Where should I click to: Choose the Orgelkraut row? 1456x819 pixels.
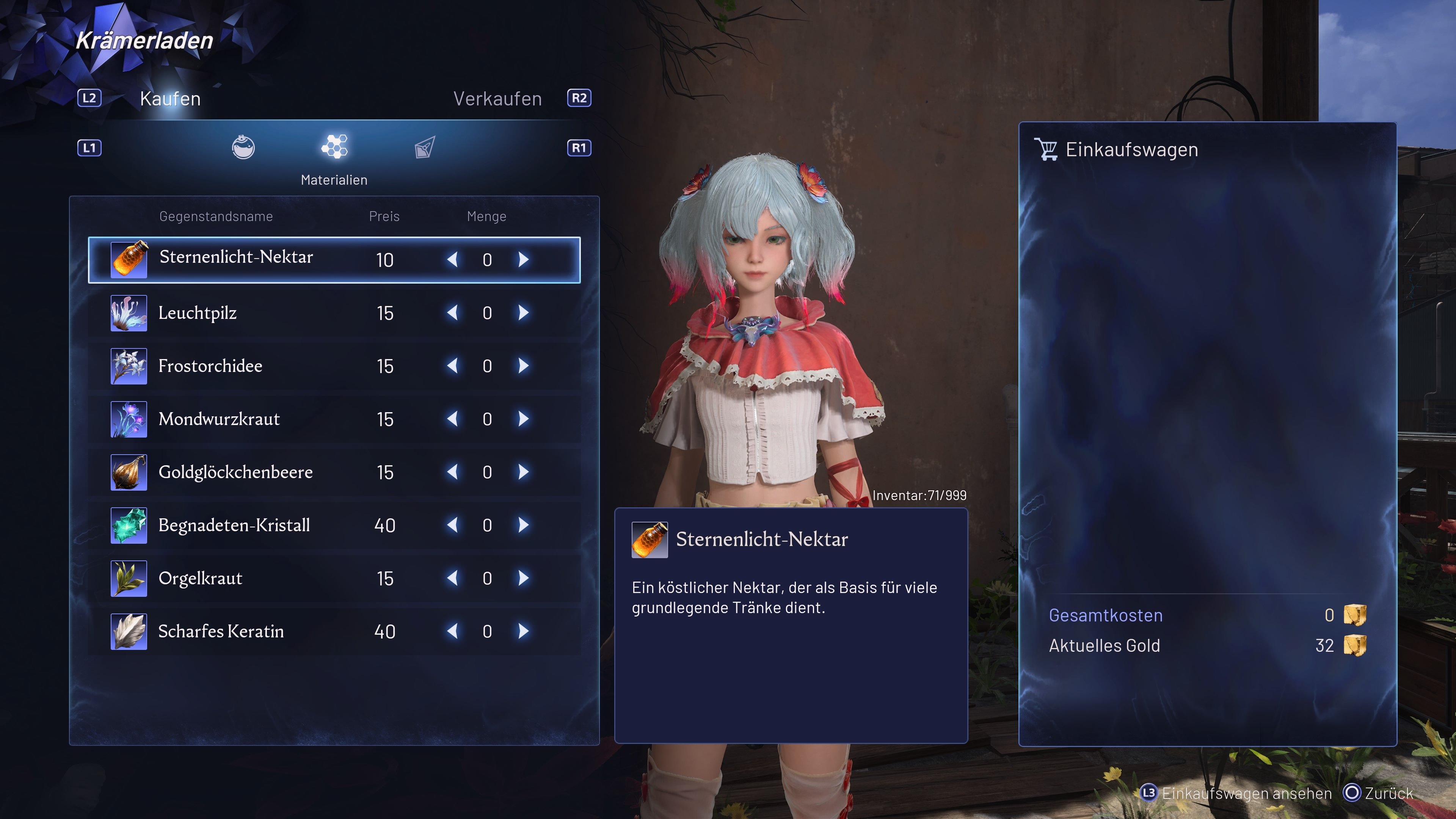[x=200, y=578]
